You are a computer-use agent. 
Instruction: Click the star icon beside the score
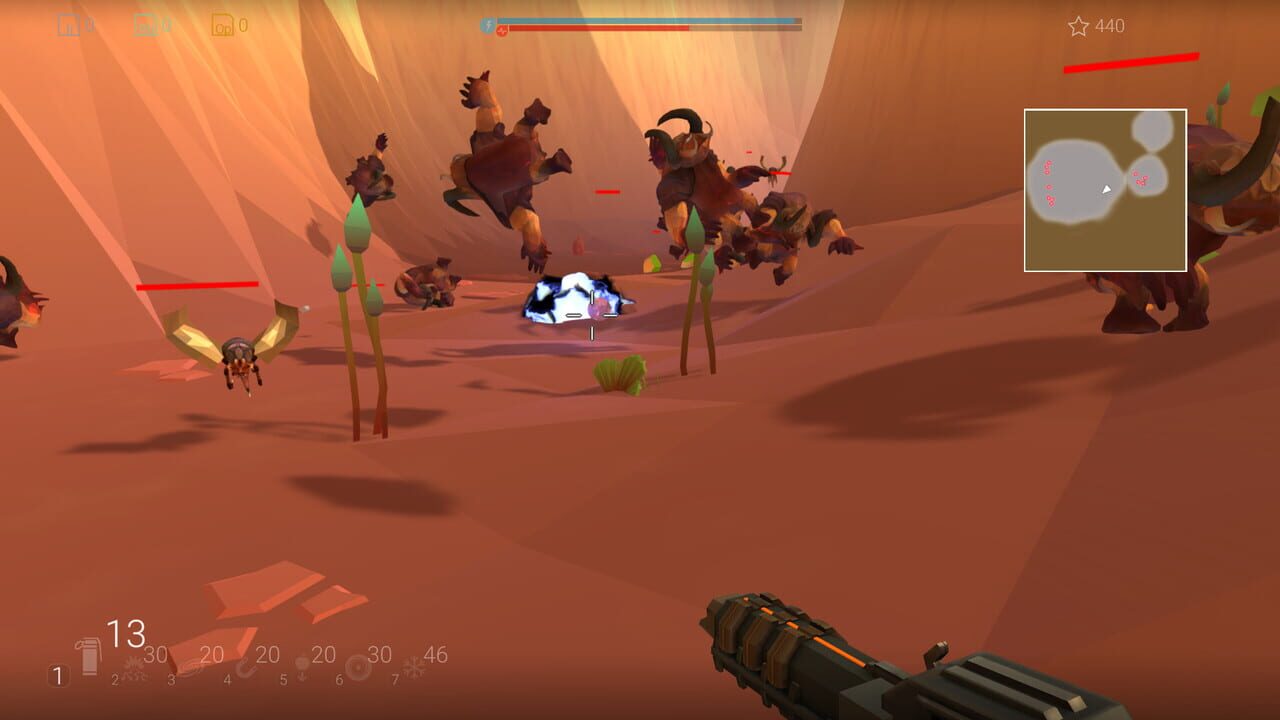point(1076,27)
